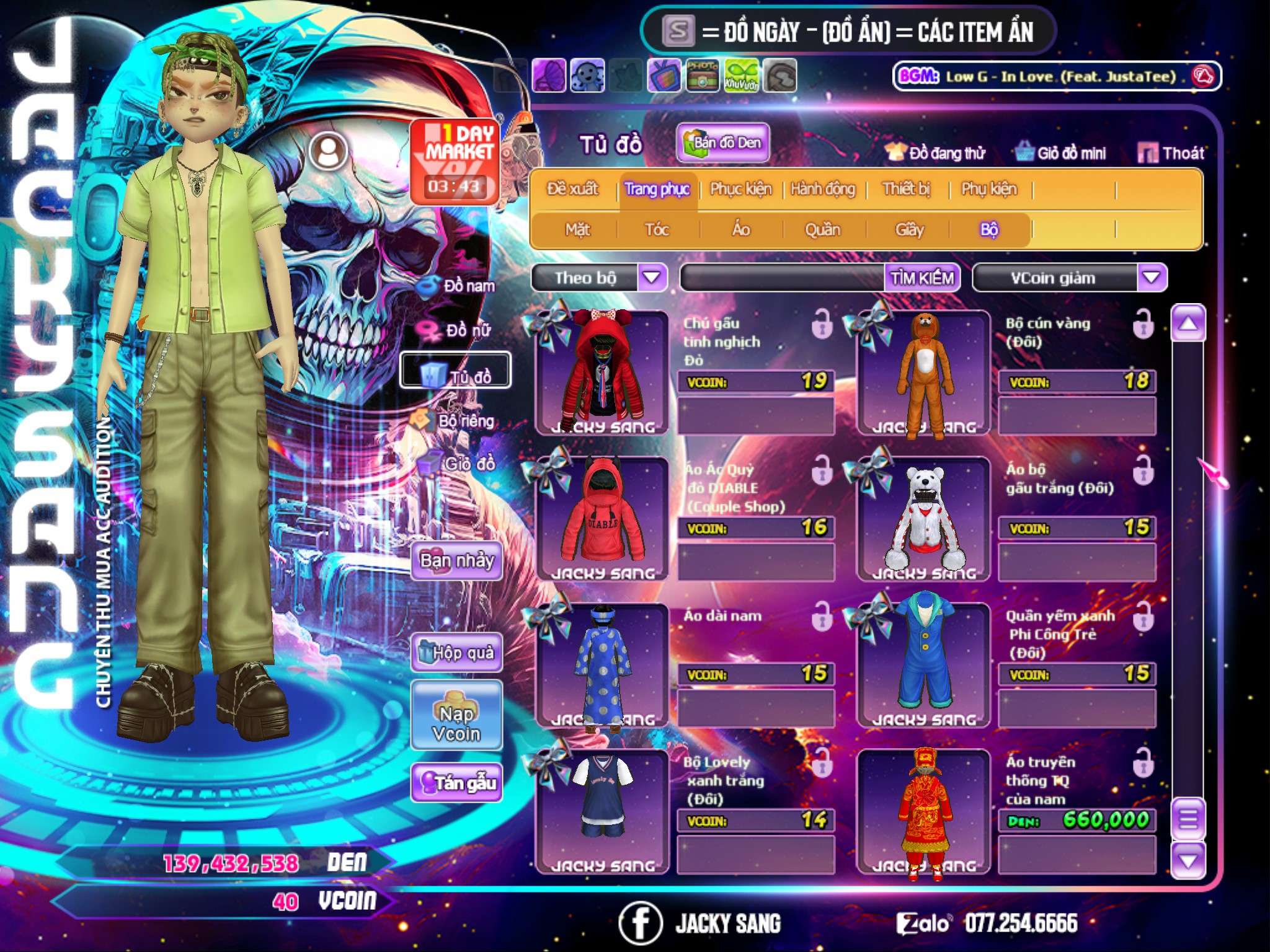The image size is (1270, 952).
Task: Open Bạn nhảy dance partner menu
Action: click(x=456, y=561)
